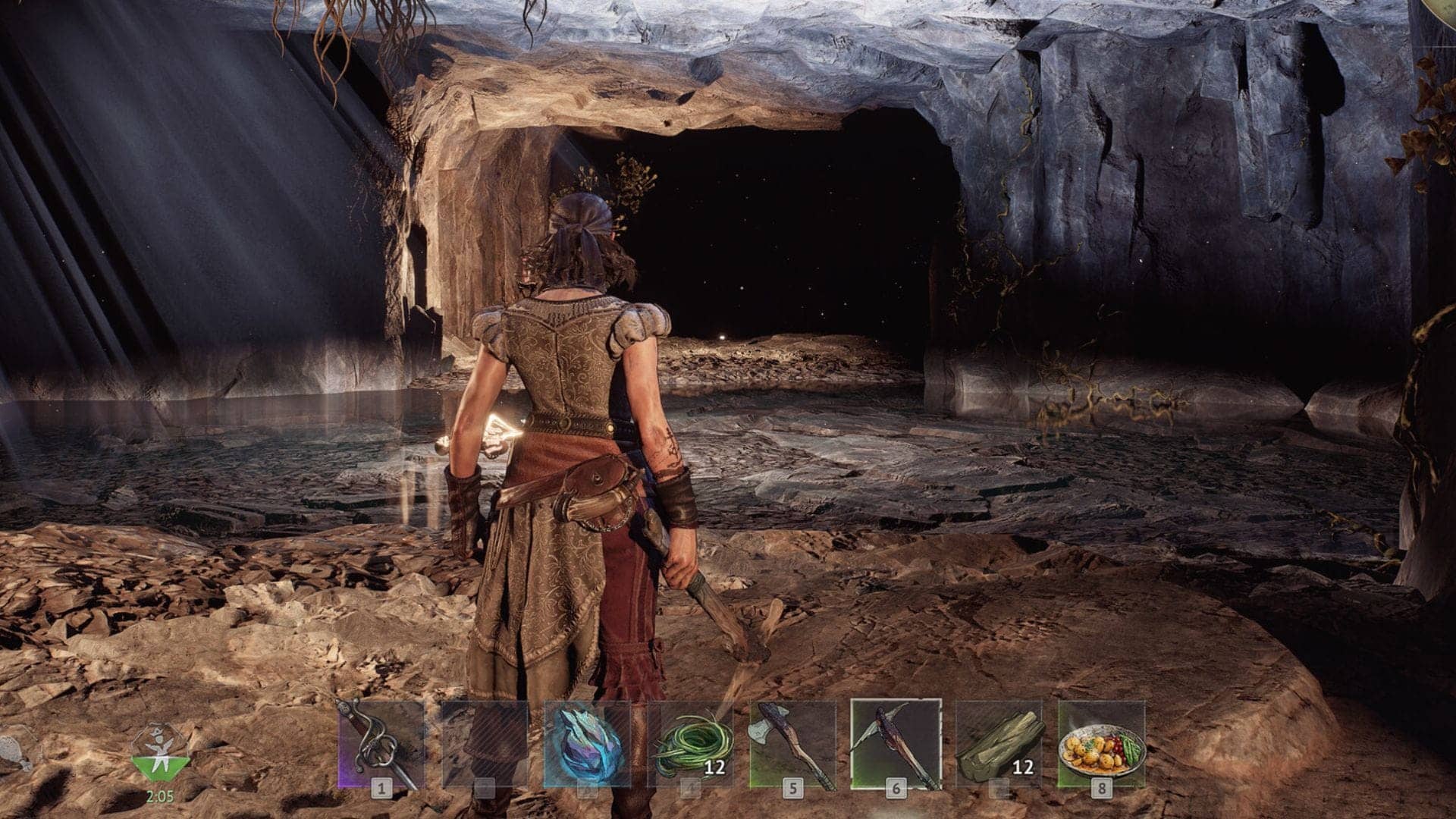Screen dimensions: 1456x819
Task: Click the green status buff icon
Action: point(159,755)
